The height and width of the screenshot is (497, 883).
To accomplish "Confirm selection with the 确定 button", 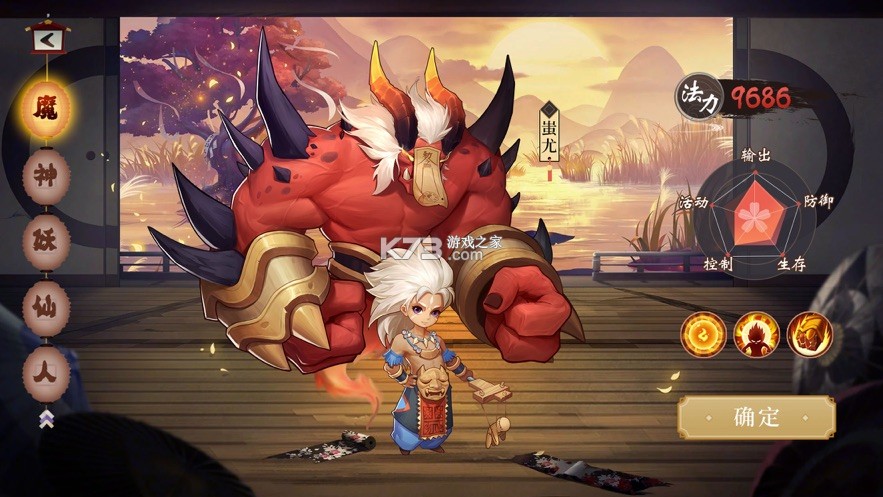I will pyautogui.click(x=756, y=417).
